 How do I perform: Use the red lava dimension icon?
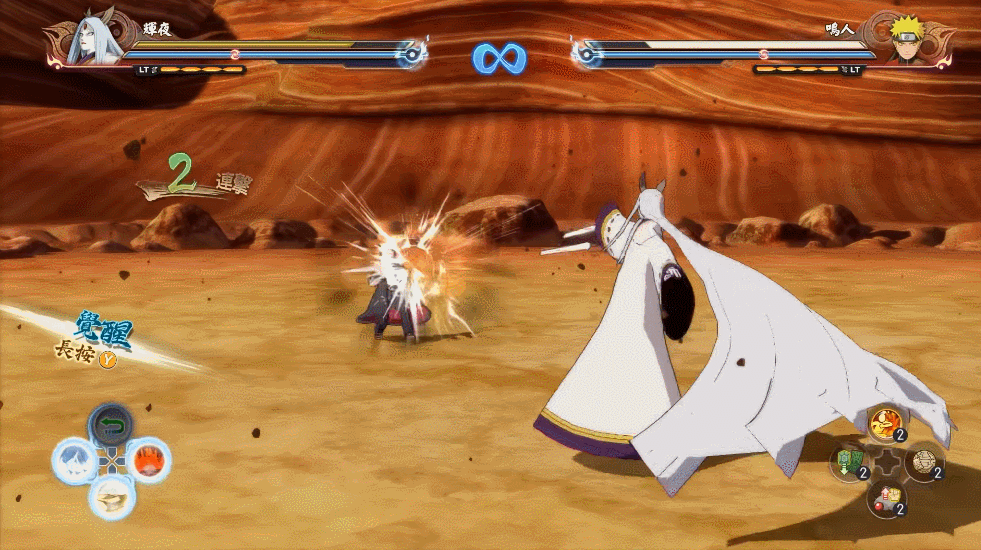[149, 461]
